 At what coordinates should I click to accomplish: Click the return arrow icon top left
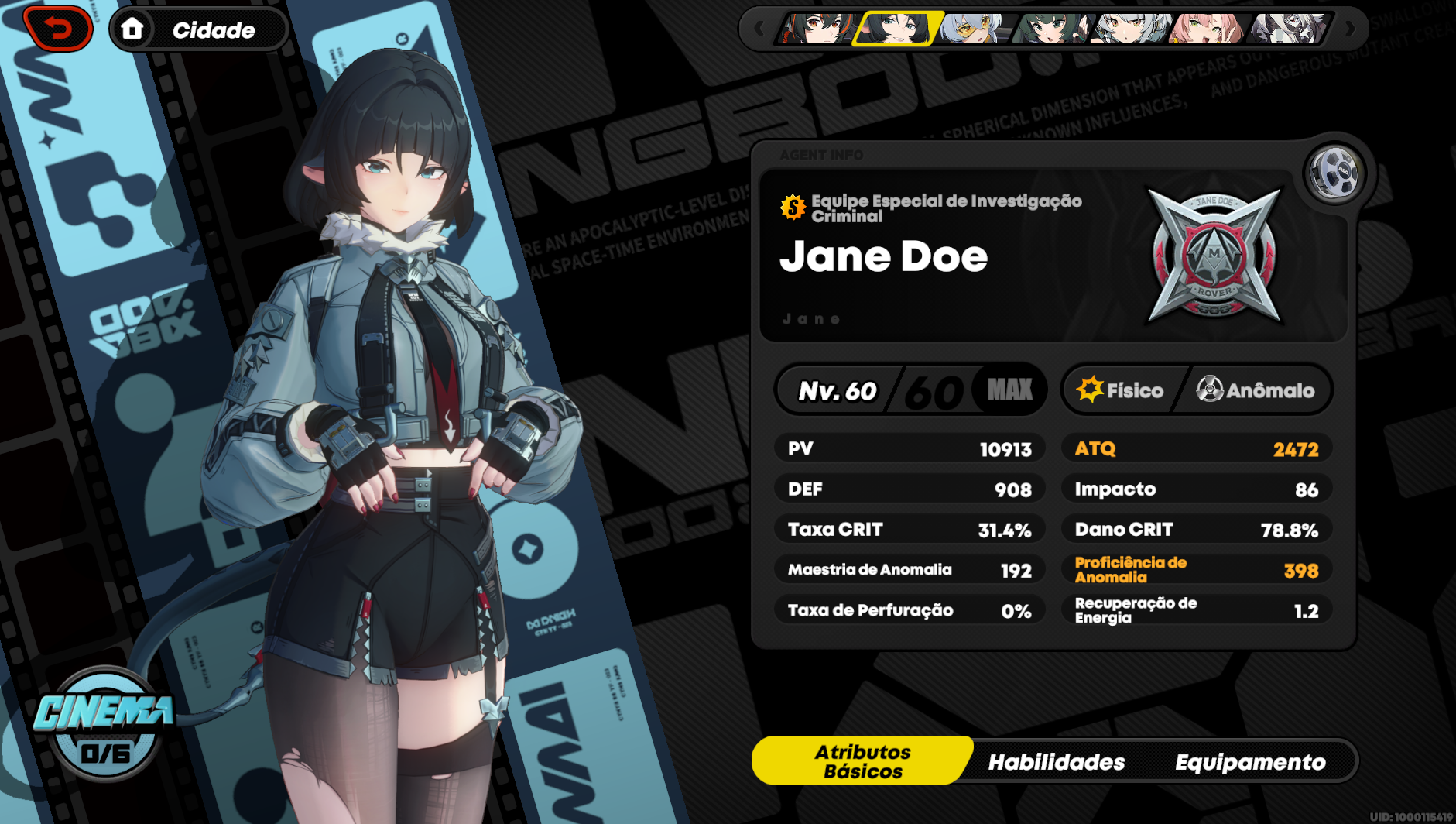point(58,29)
